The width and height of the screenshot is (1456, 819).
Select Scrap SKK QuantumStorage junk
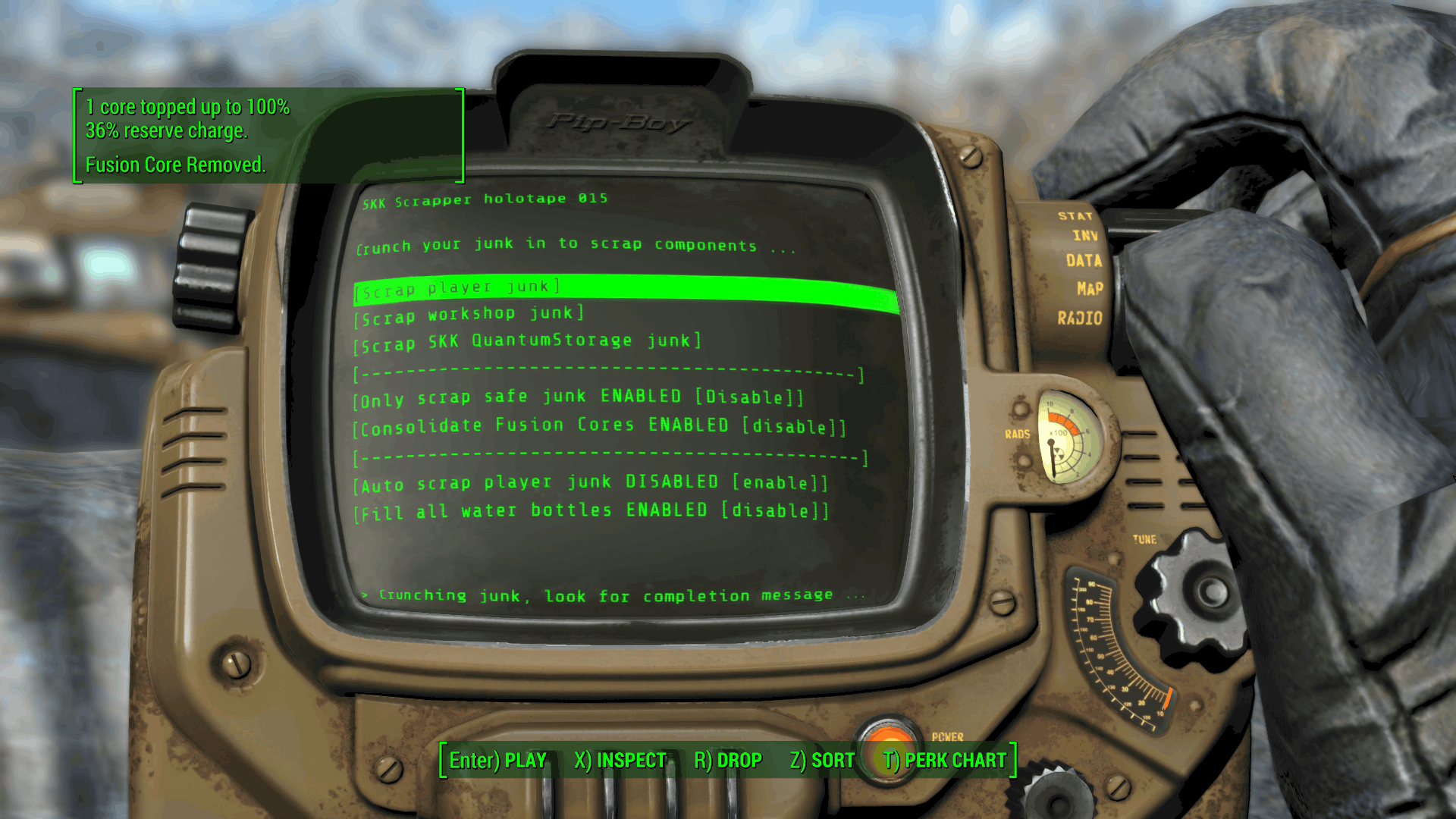(x=527, y=343)
